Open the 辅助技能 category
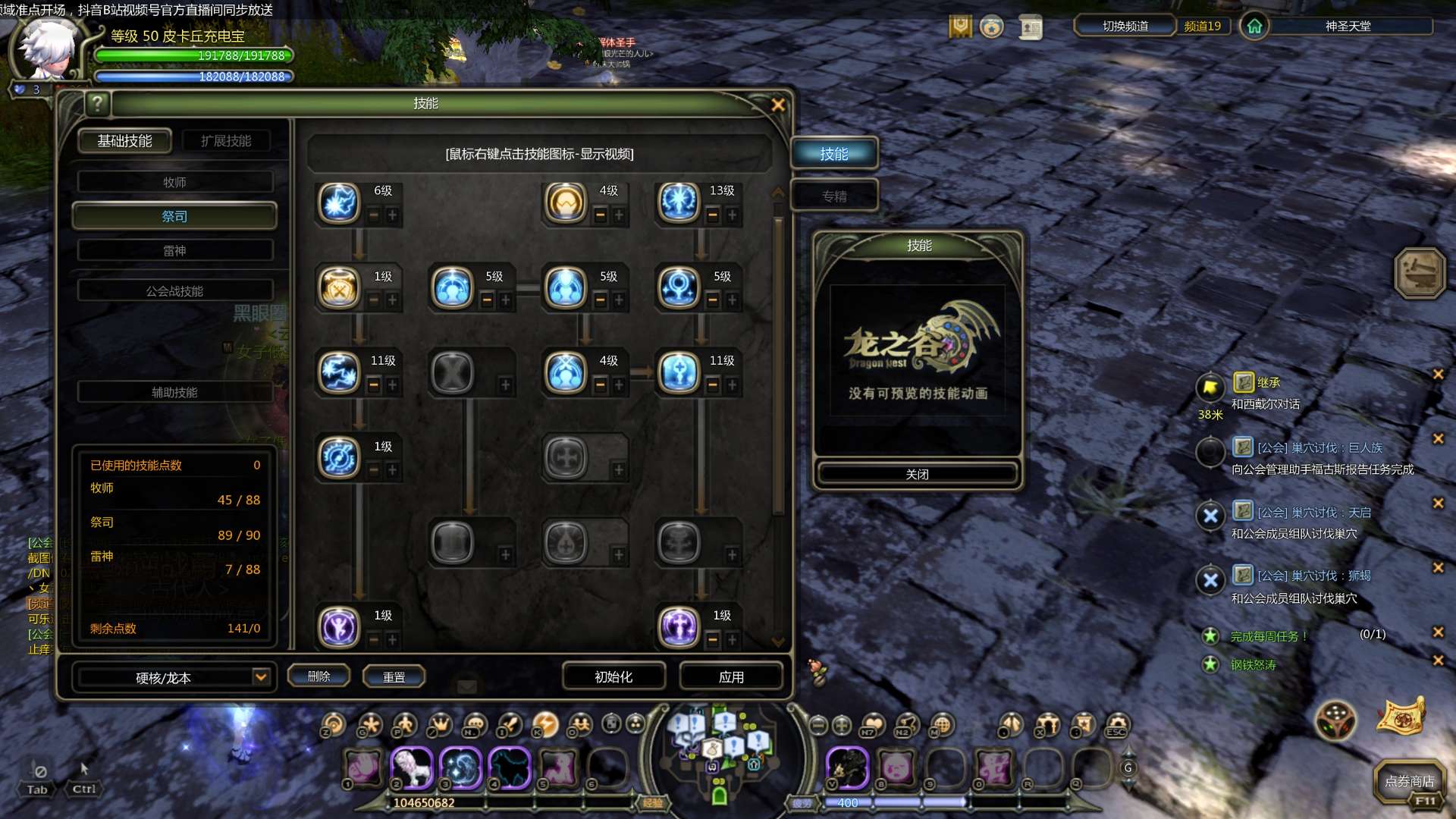1456x819 pixels. coord(174,392)
